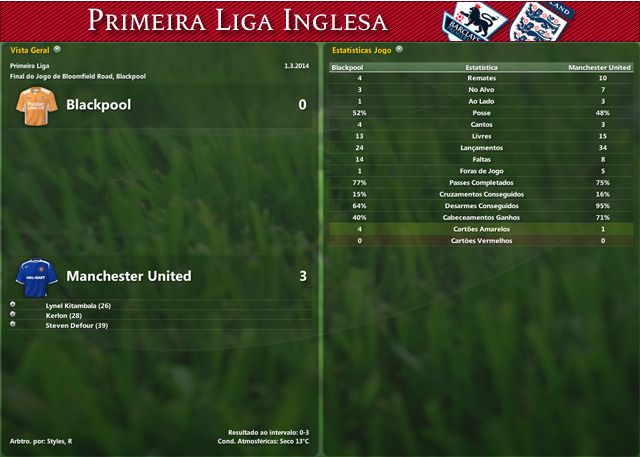640x457 pixels.
Task: Click the England three lions crest
Action: click(x=531, y=21)
